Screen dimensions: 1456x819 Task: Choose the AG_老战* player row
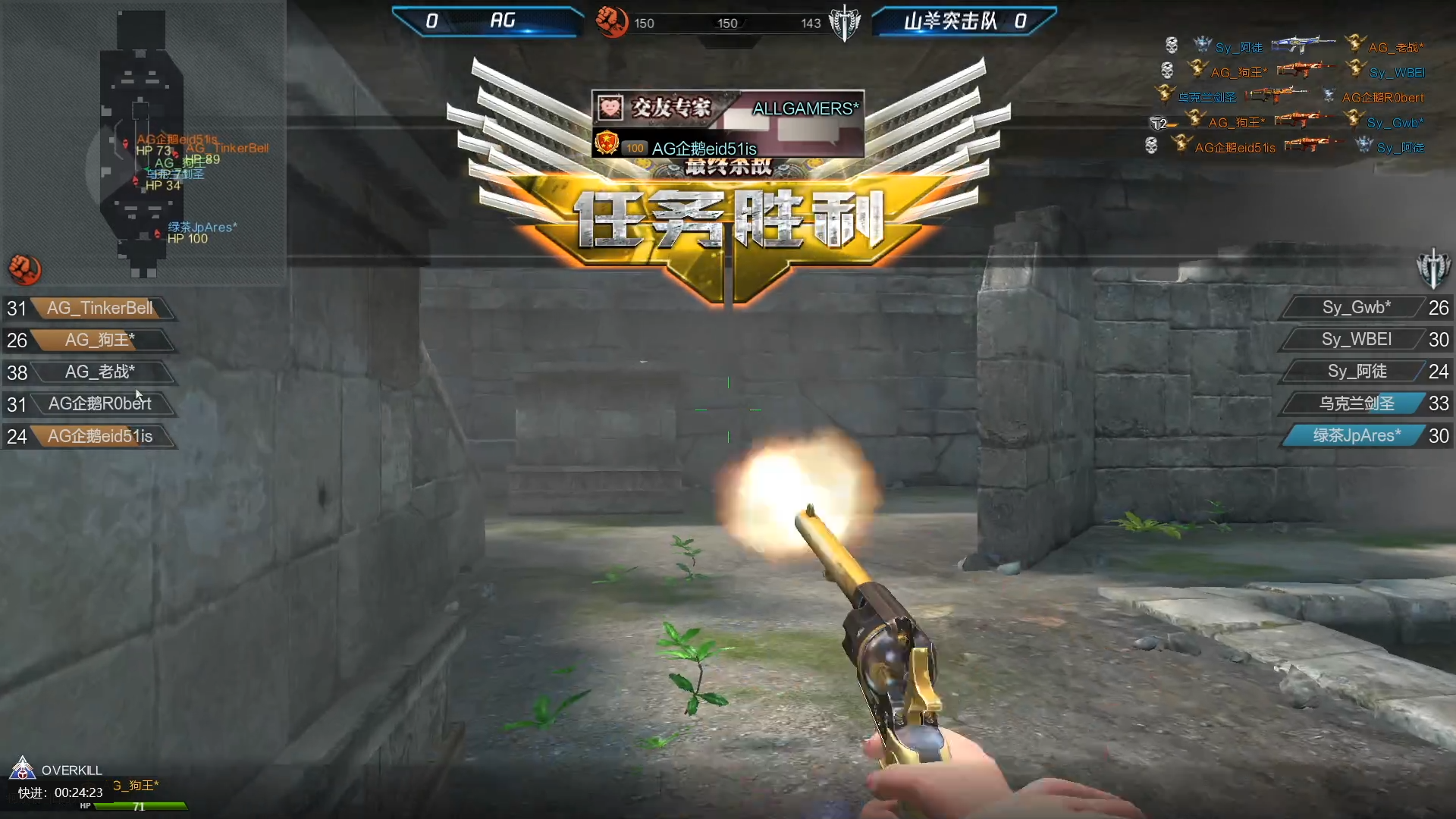pyautogui.click(x=99, y=372)
